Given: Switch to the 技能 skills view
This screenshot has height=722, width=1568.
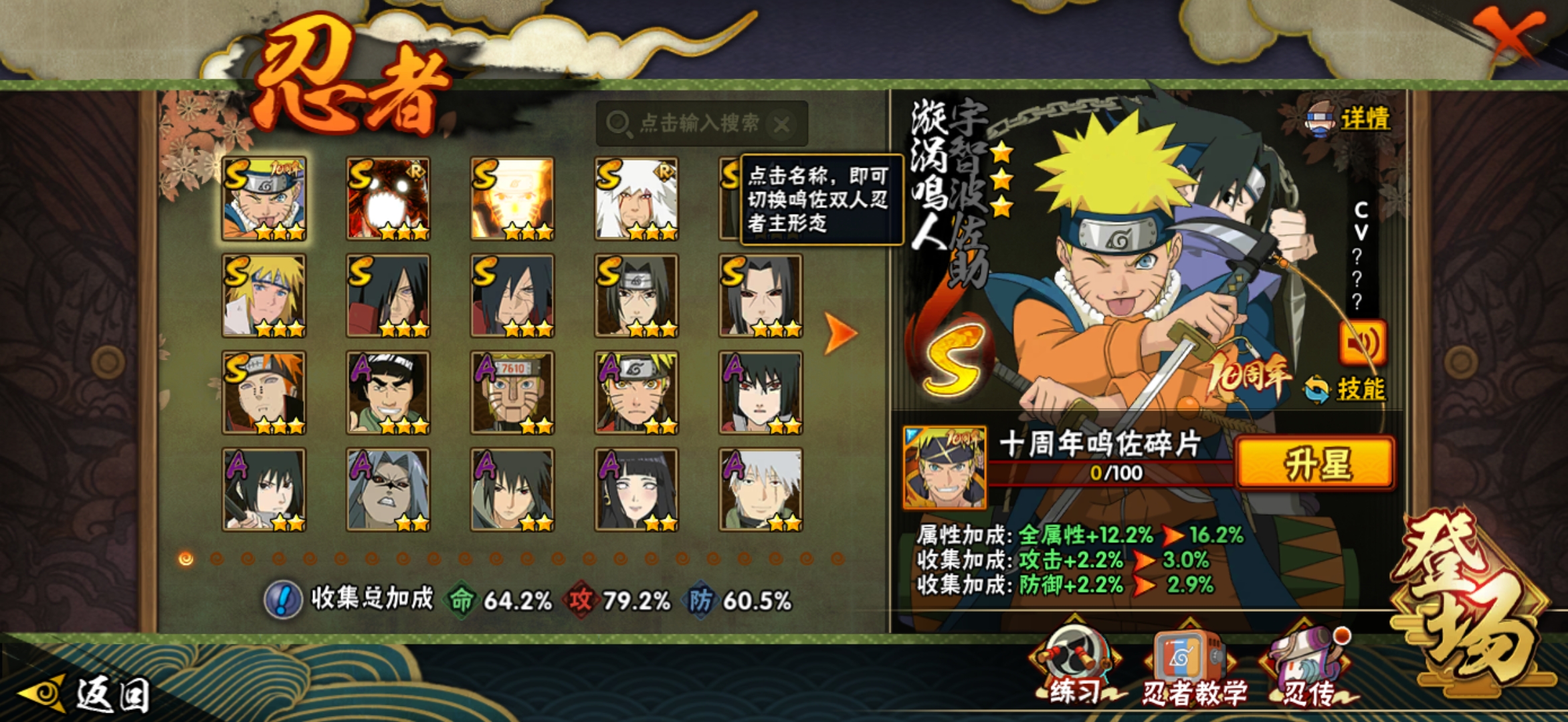Looking at the screenshot, I should tap(1347, 389).
